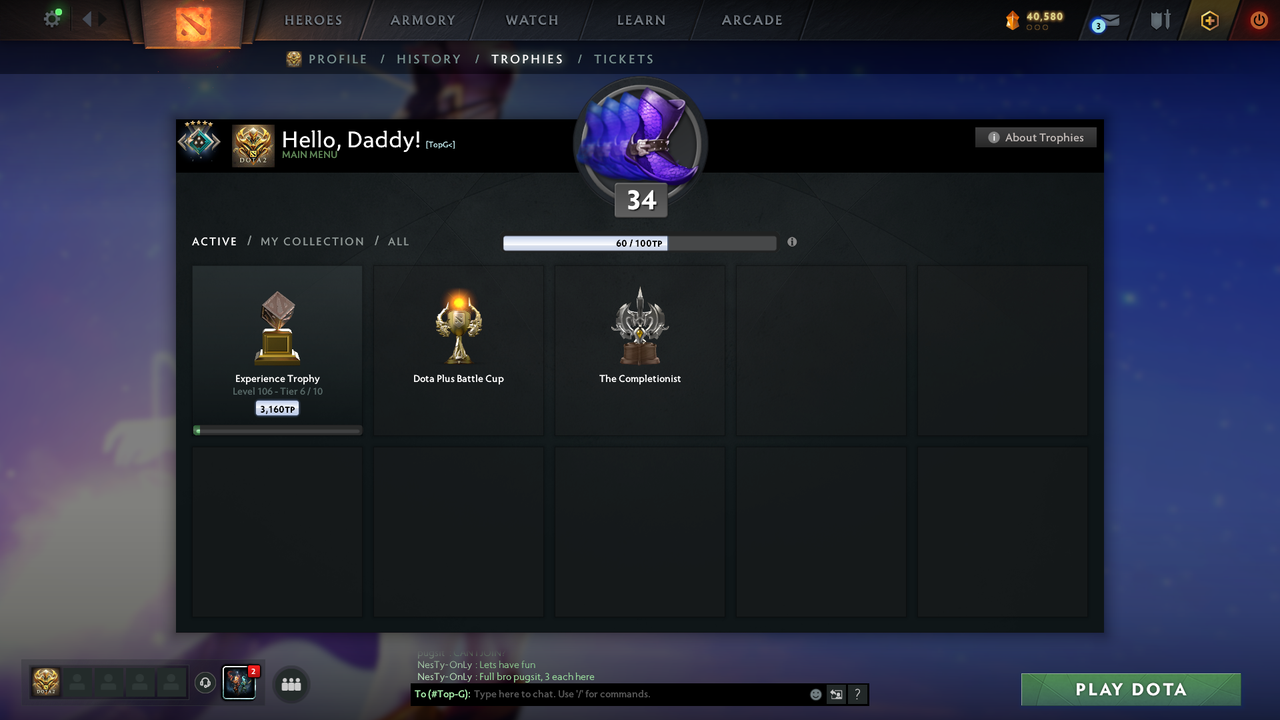Open the emoticon picker in the chat bar
This screenshot has width=1280, height=720.
point(815,694)
